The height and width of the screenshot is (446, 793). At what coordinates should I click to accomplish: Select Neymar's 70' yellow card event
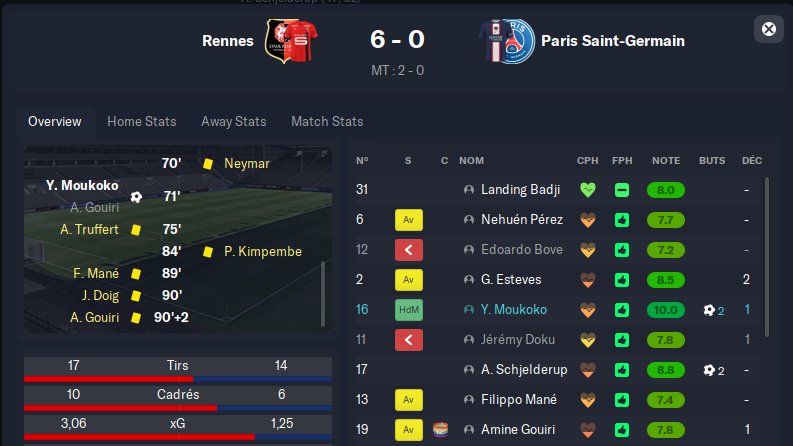pos(246,163)
